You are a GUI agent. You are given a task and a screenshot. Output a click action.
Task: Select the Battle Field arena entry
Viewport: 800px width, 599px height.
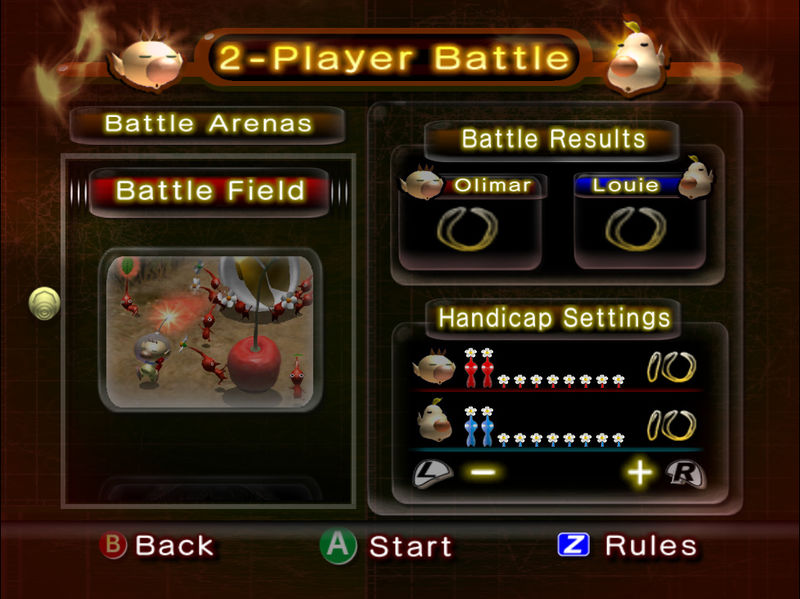tap(210, 190)
